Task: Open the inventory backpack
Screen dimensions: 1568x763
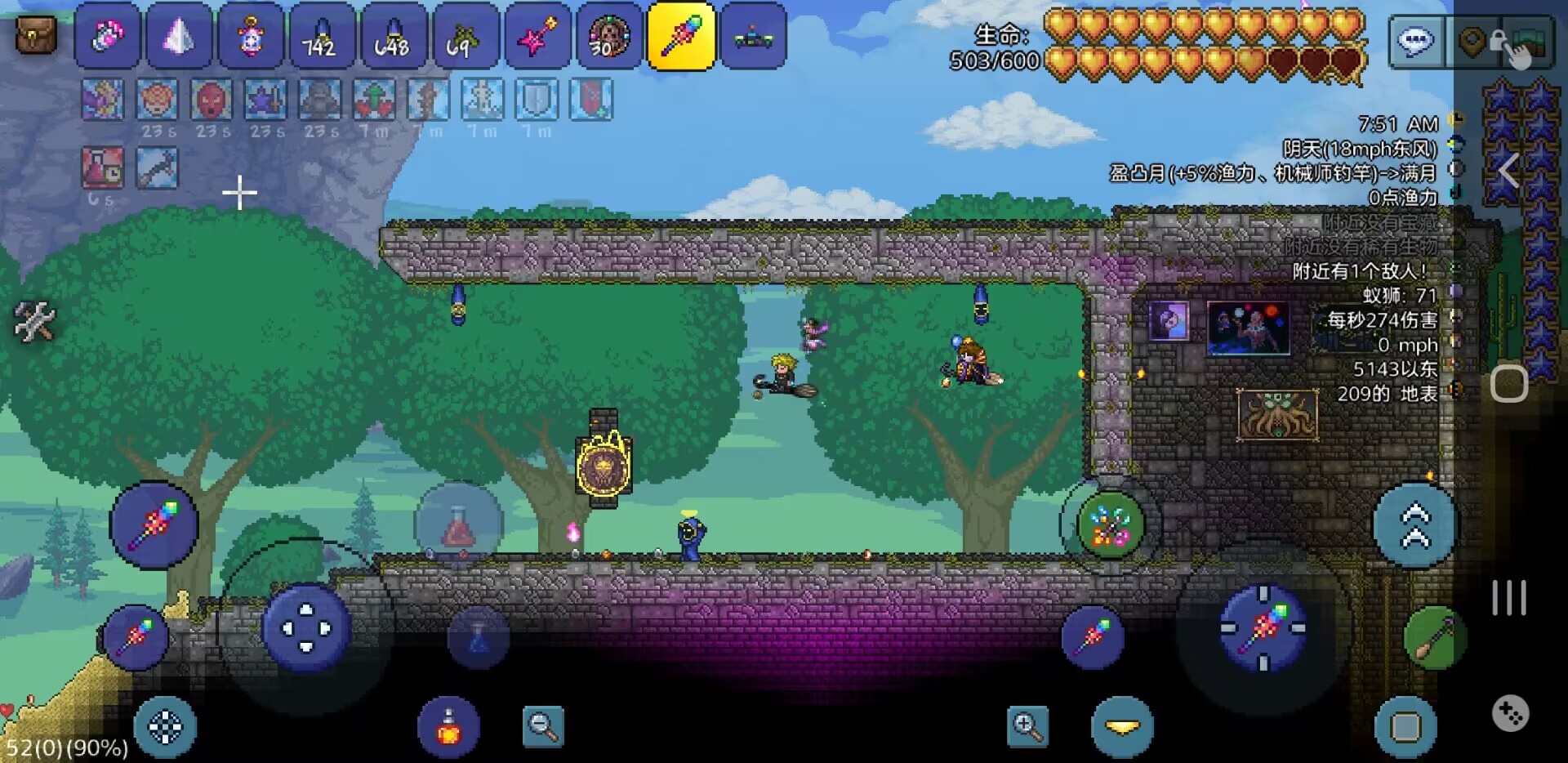Action: click(36, 34)
